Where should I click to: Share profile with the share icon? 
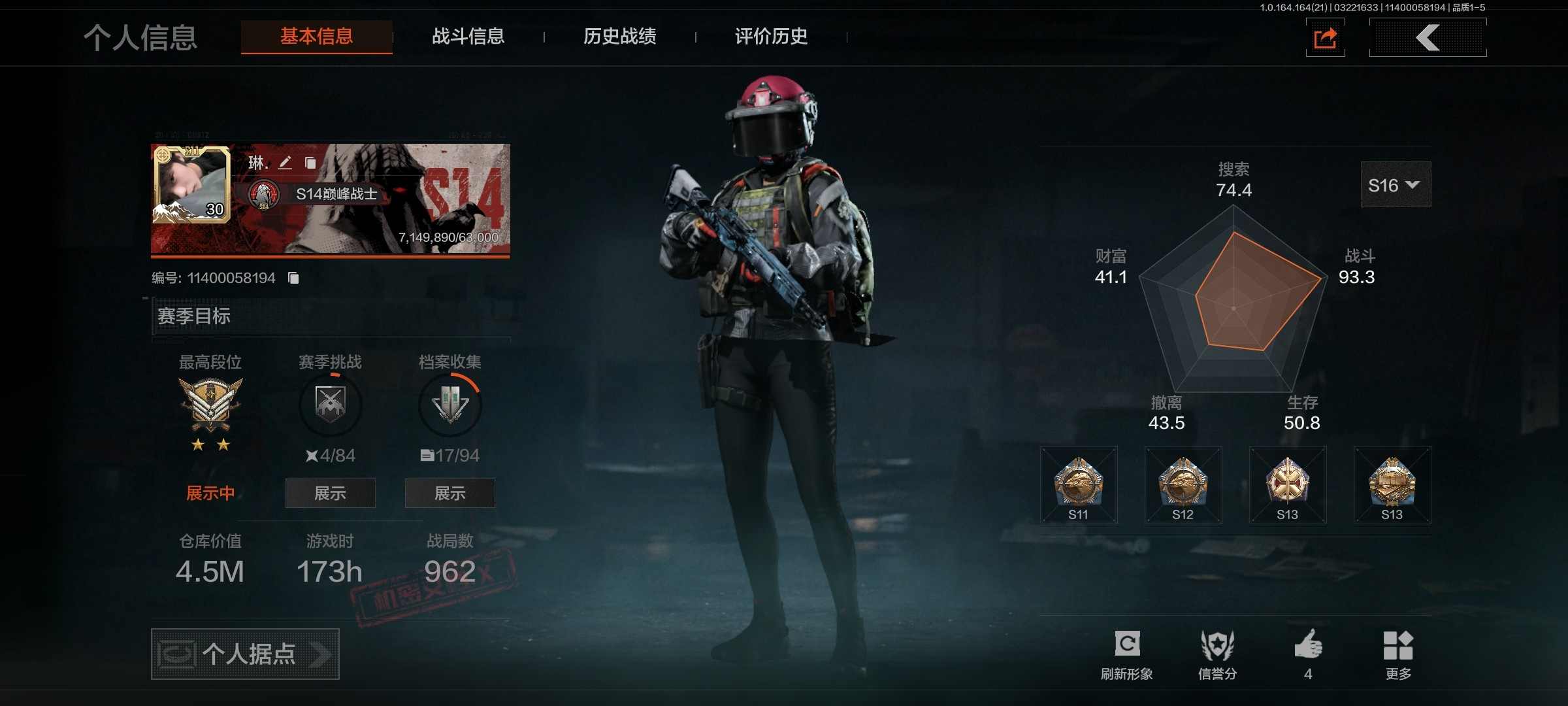1325,38
